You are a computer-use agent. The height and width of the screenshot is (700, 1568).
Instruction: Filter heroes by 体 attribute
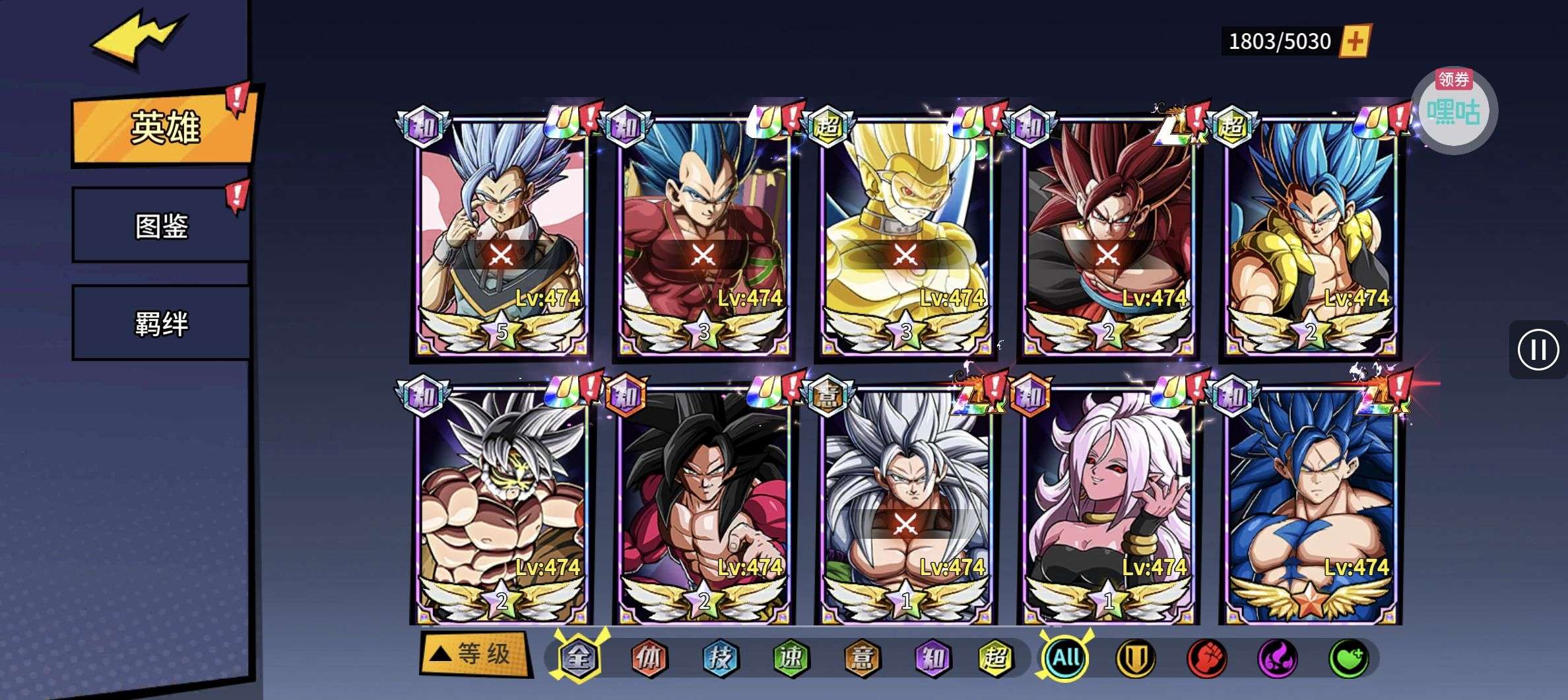pyautogui.click(x=649, y=658)
